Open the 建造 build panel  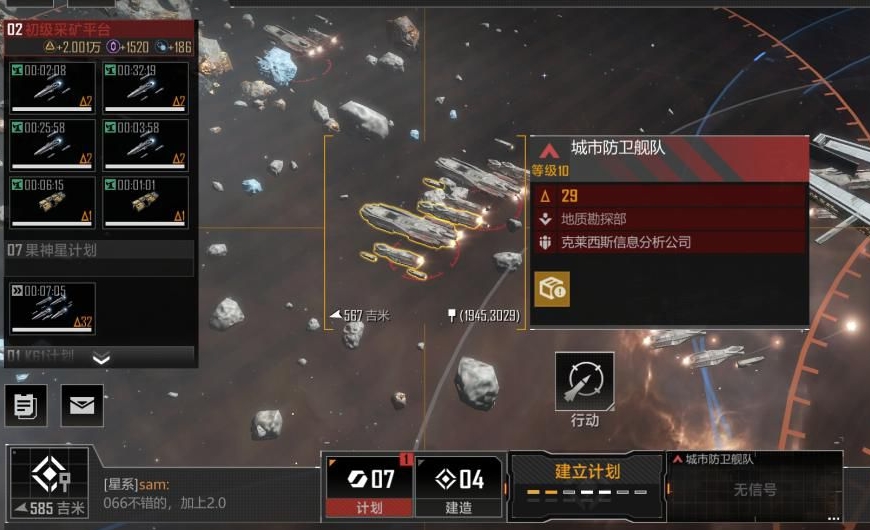tap(458, 485)
